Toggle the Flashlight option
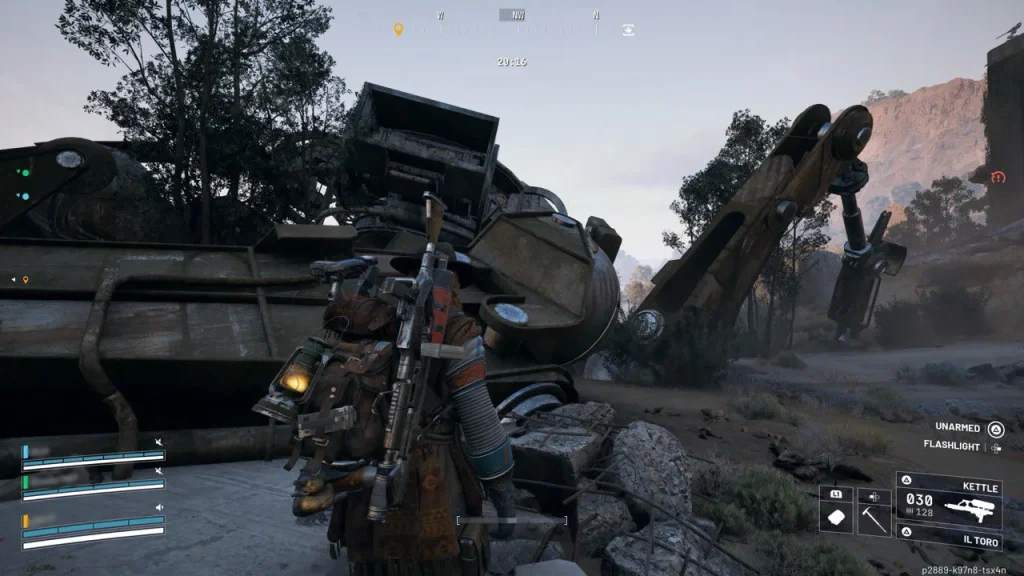 pos(995,447)
